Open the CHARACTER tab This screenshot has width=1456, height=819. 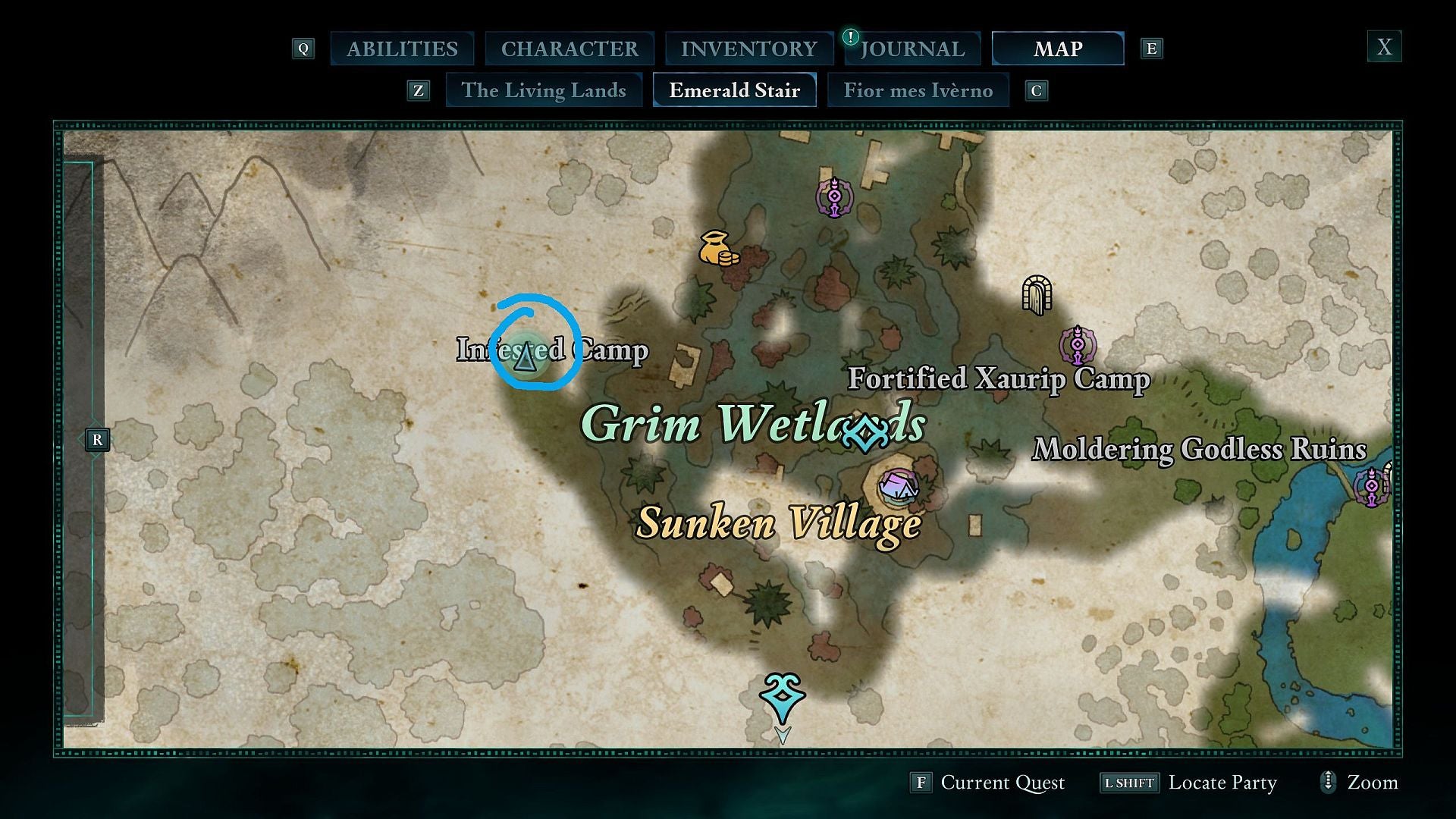click(569, 48)
